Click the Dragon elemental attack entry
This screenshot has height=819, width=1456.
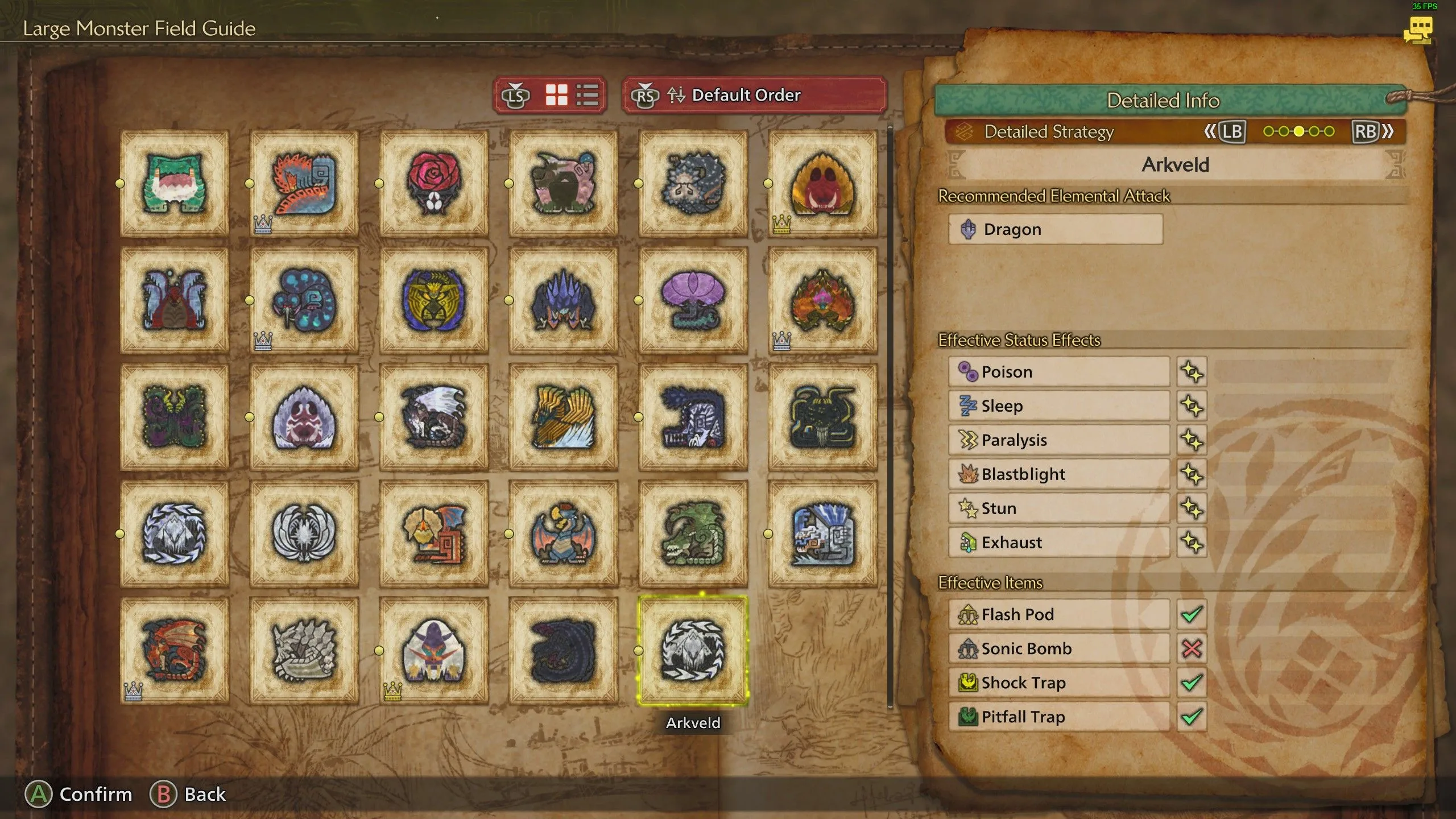click(1055, 229)
